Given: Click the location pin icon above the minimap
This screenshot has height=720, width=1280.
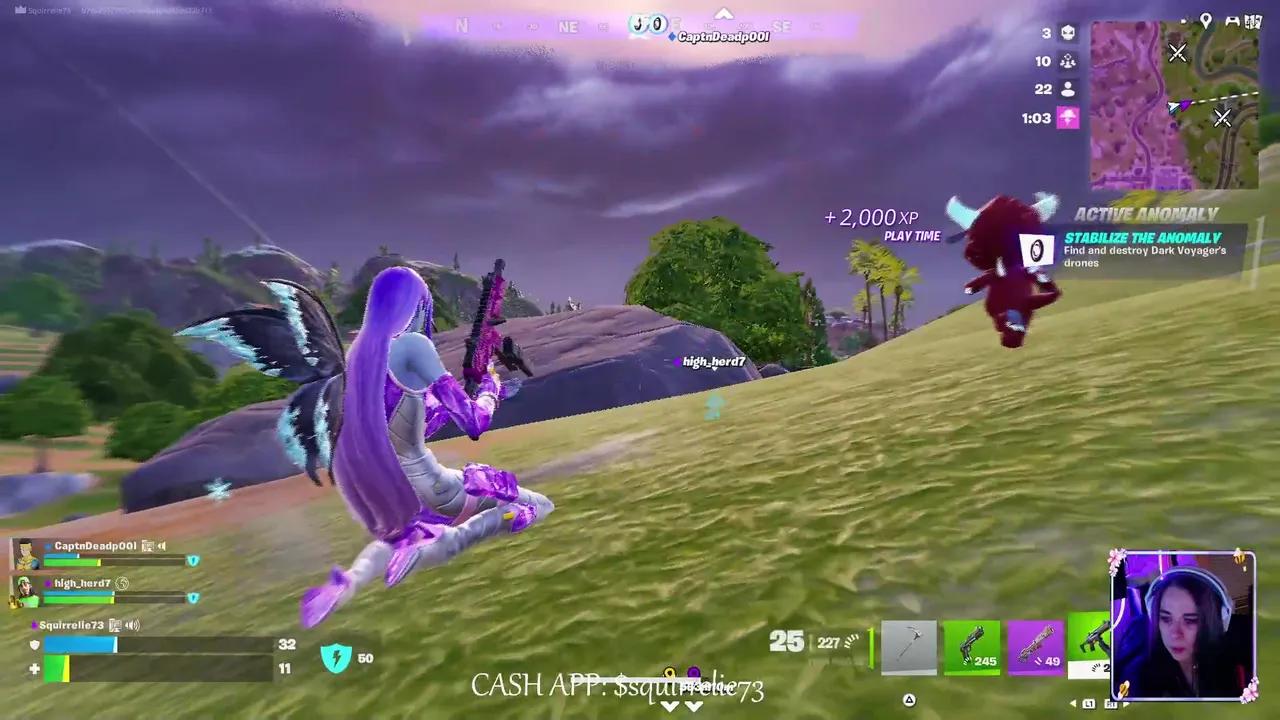Looking at the screenshot, I should click(x=1207, y=20).
